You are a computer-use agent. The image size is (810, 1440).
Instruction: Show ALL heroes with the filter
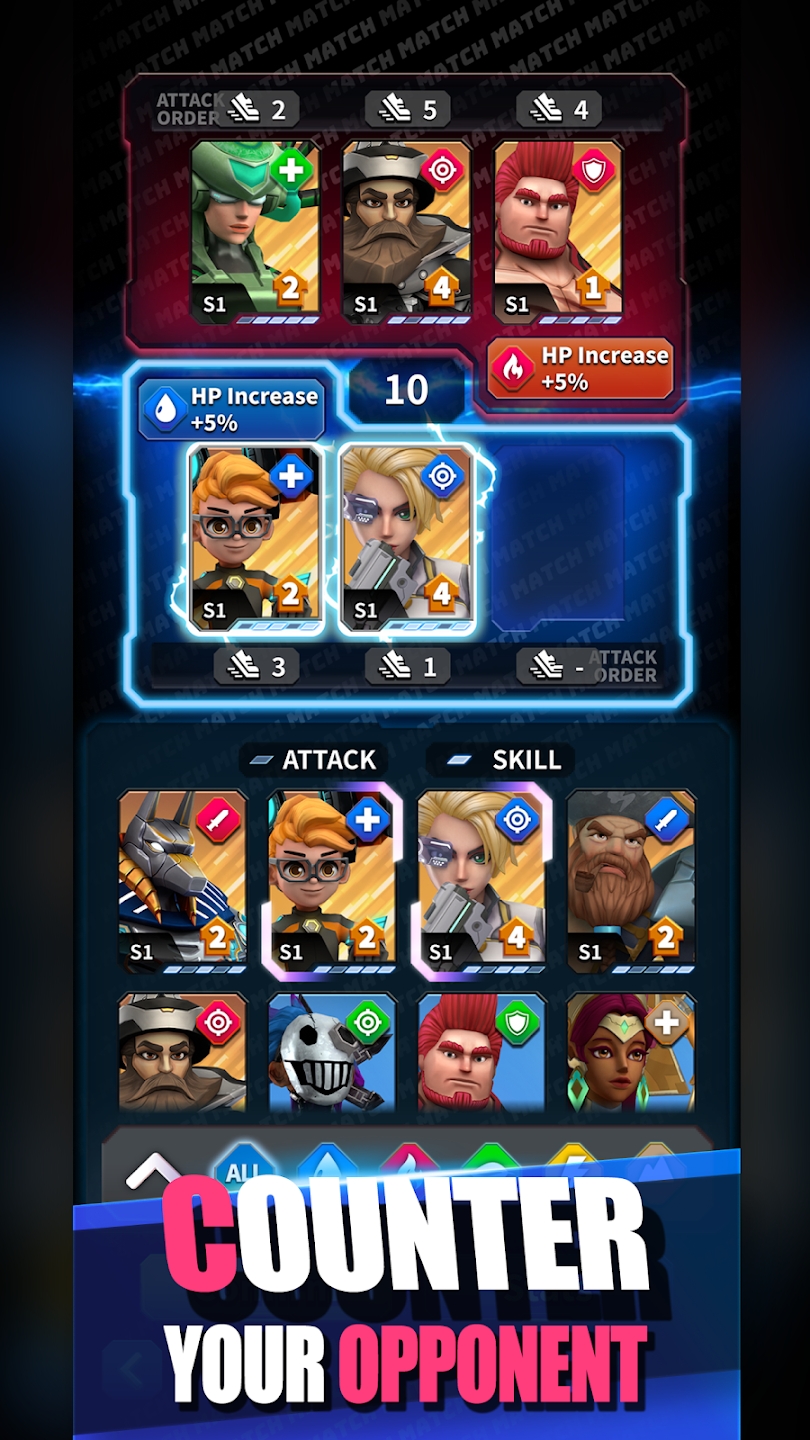click(x=243, y=1170)
